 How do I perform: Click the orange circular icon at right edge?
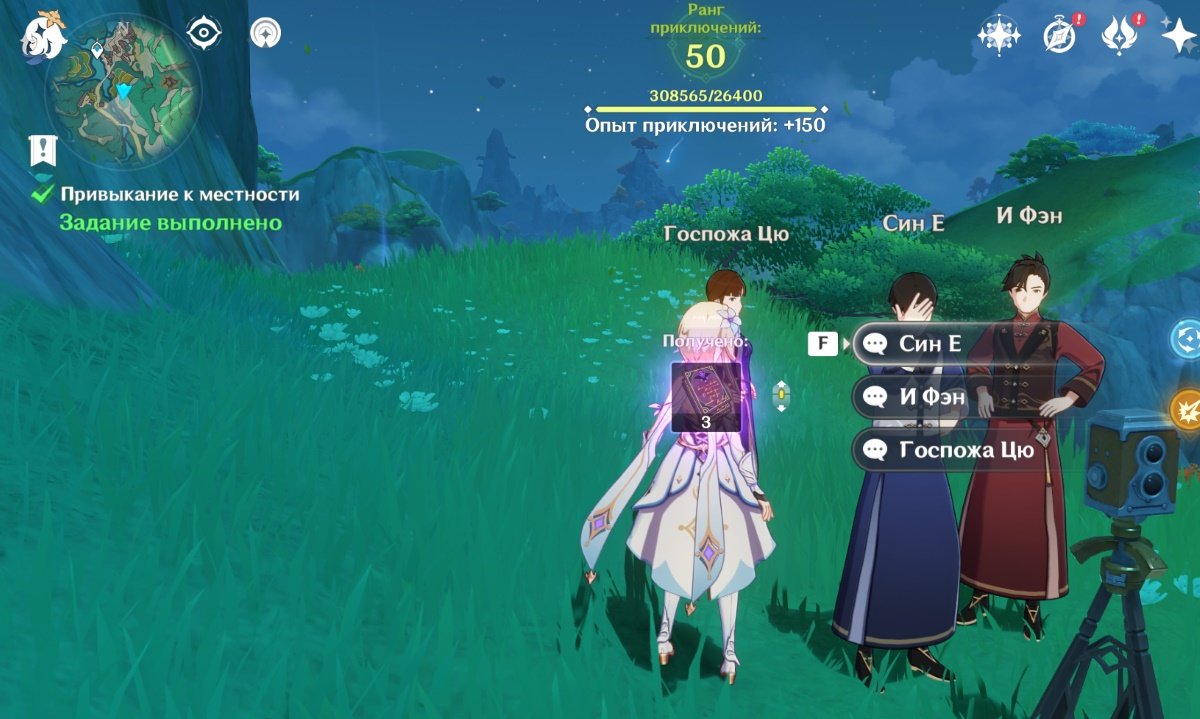(x=1187, y=409)
